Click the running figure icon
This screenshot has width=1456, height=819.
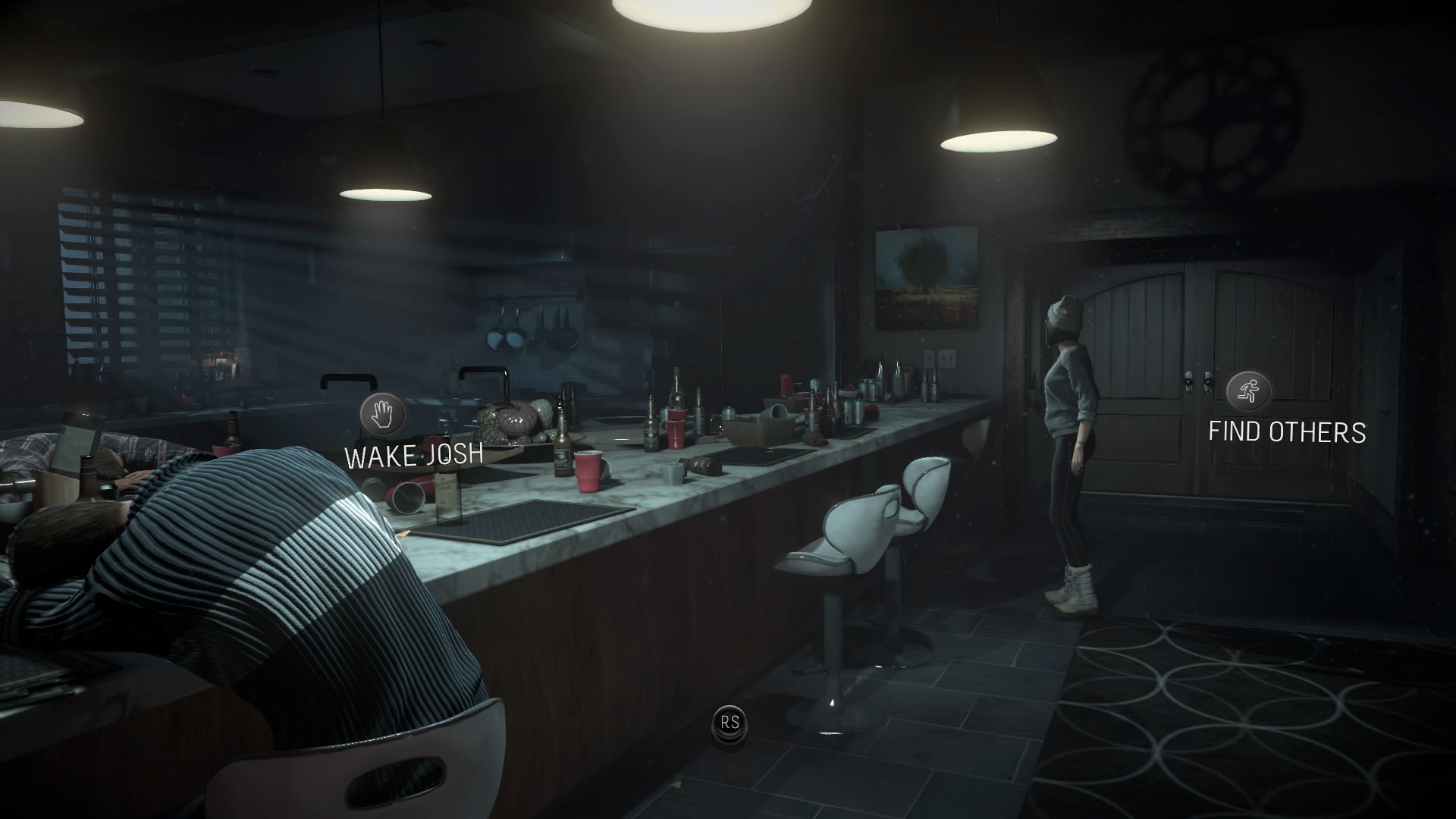pos(1248,391)
